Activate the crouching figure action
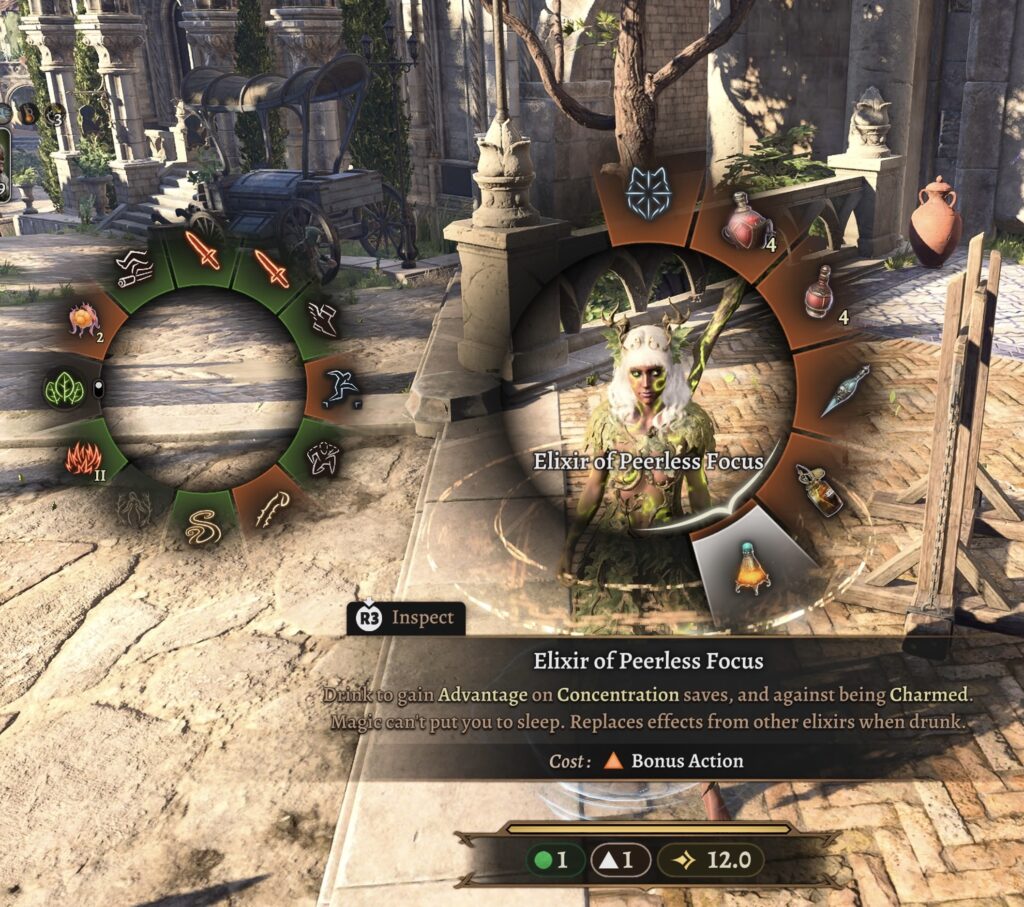The image size is (1024, 907). (x=322, y=459)
